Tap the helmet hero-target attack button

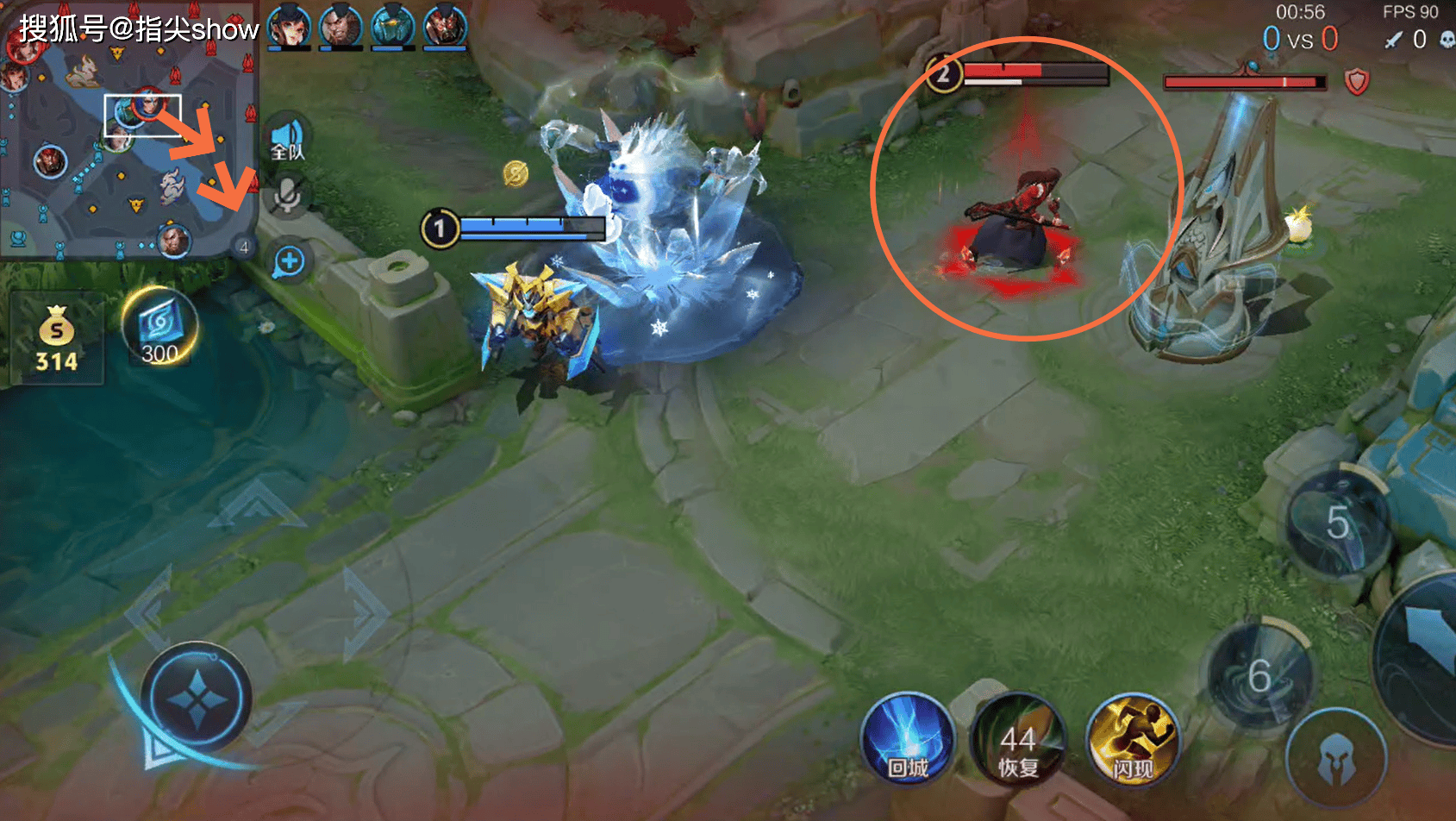coord(1335,760)
